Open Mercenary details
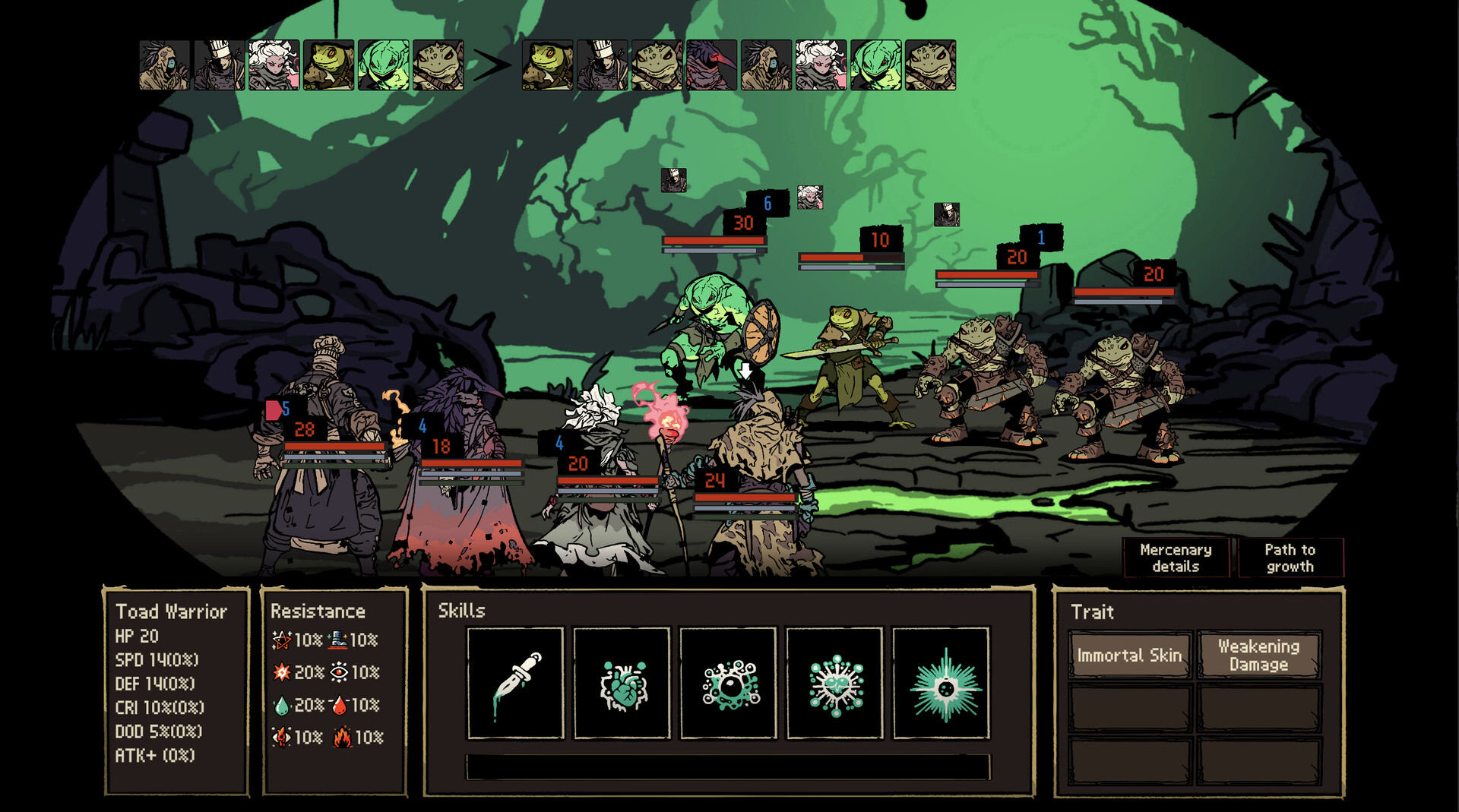Viewport: 1459px width, 812px height. pyautogui.click(x=1175, y=558)
